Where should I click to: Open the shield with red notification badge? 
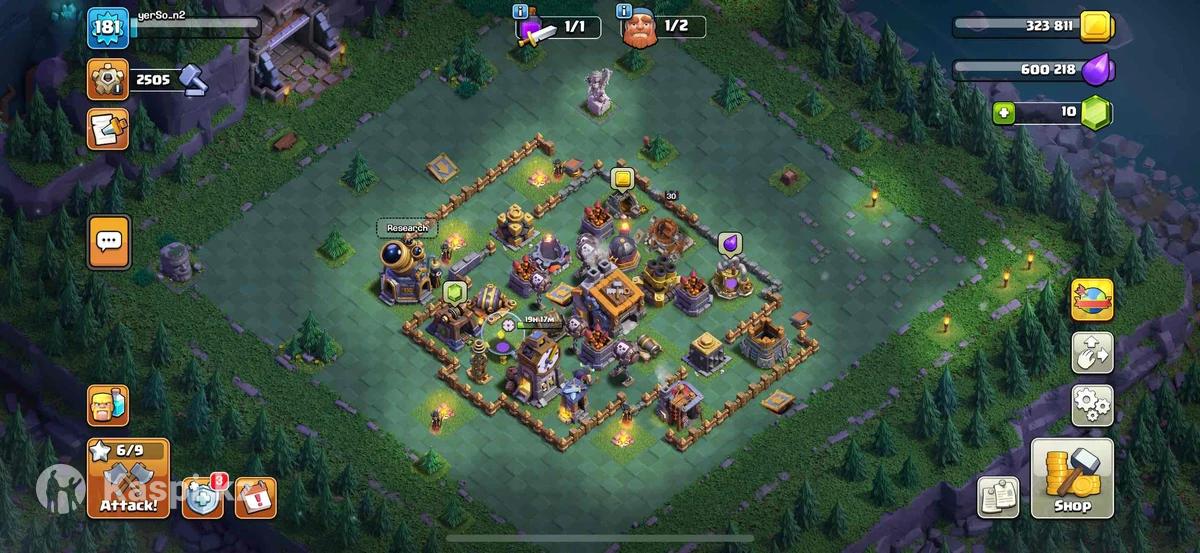point(201,497)
